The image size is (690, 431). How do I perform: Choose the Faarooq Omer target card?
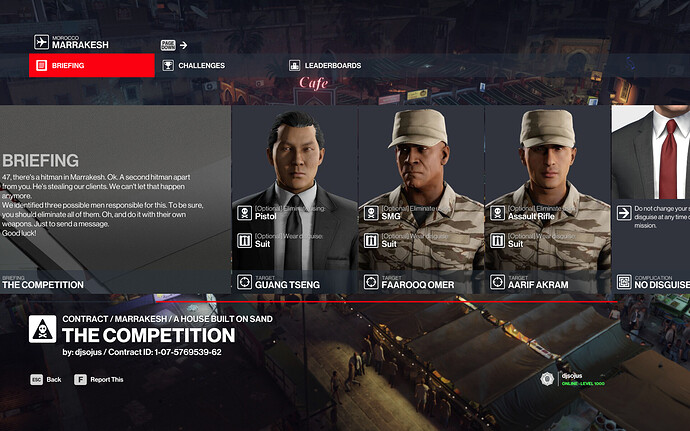[421, 200]
